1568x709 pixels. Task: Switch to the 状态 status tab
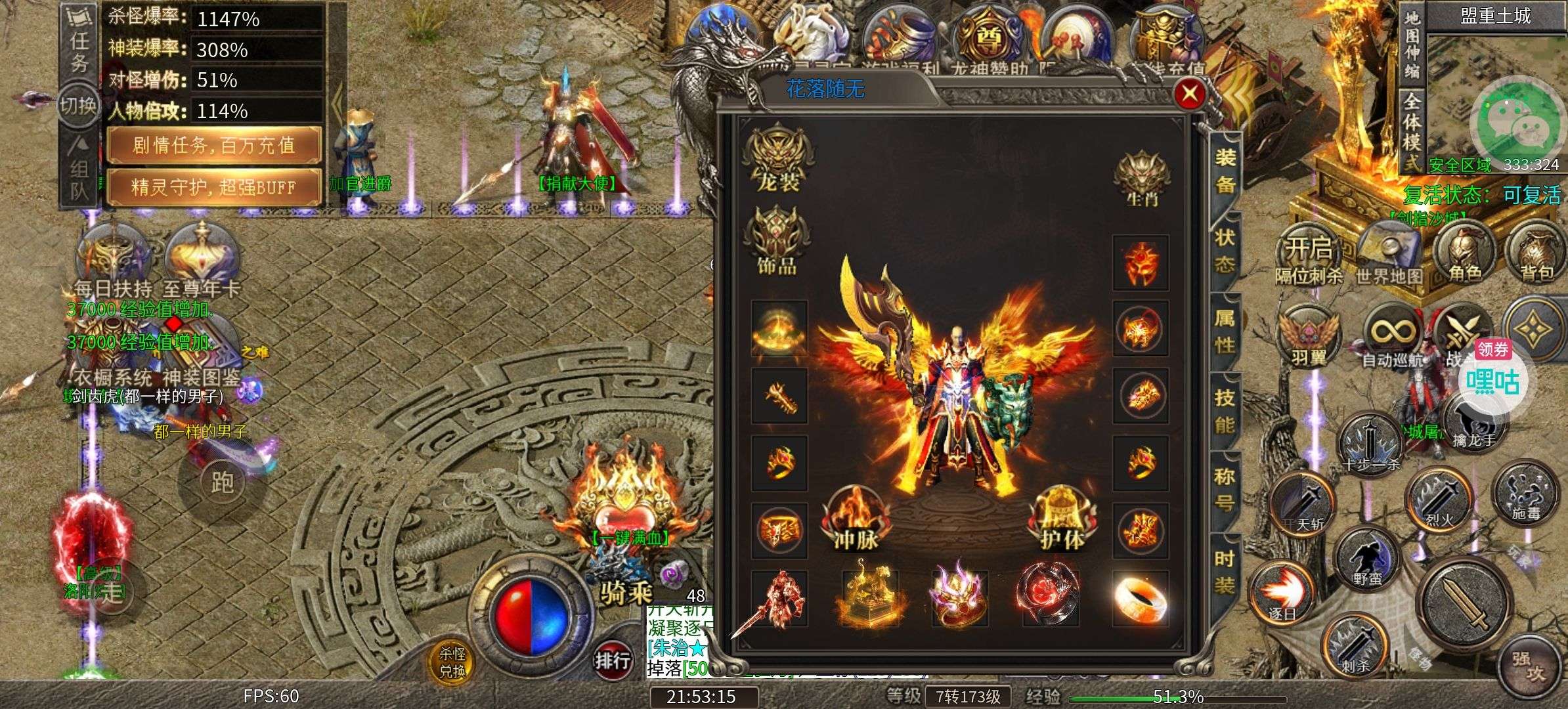(x=1225, y=251)
